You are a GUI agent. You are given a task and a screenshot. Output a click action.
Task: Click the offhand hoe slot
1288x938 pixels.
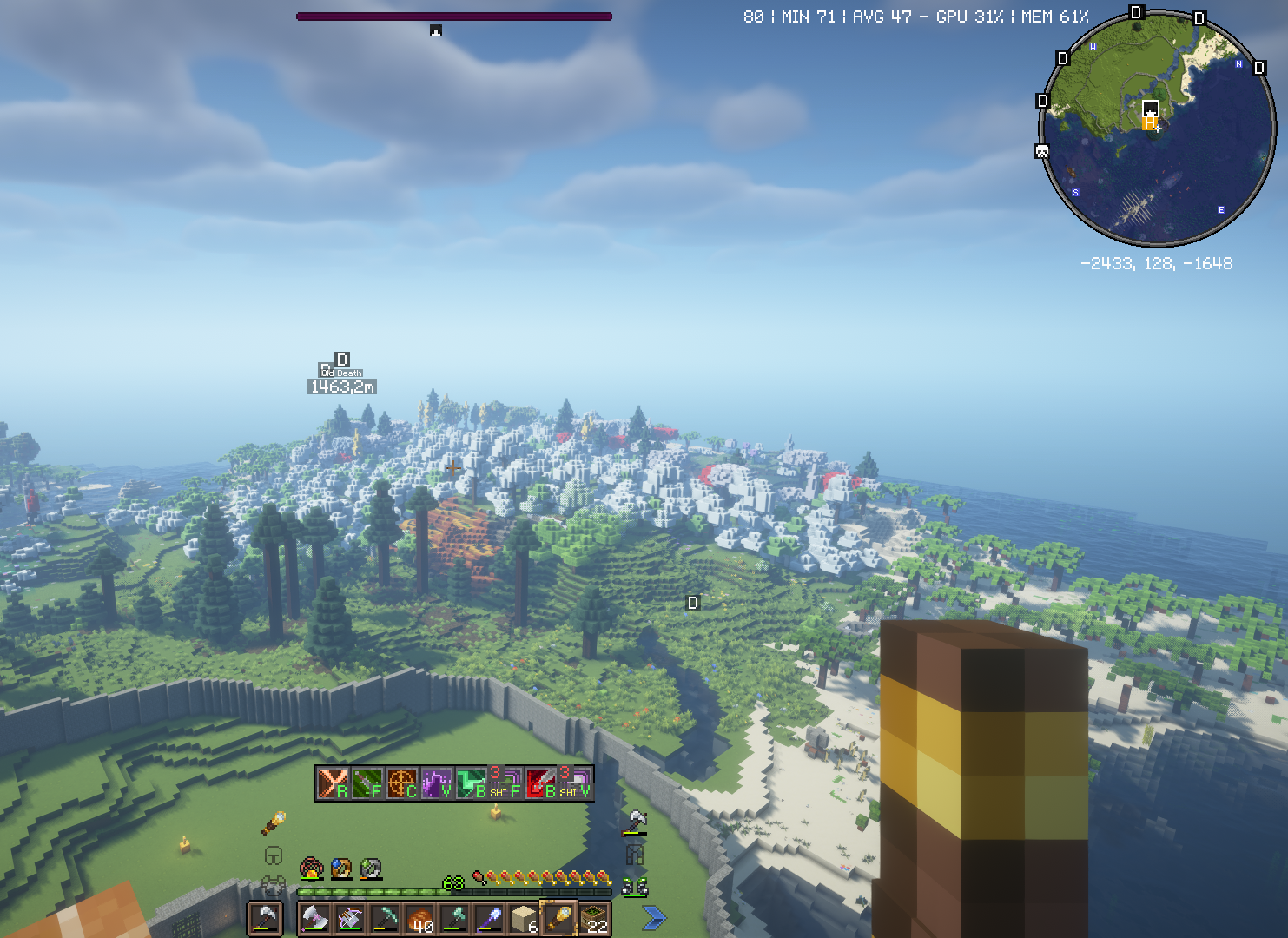point(265,918)
